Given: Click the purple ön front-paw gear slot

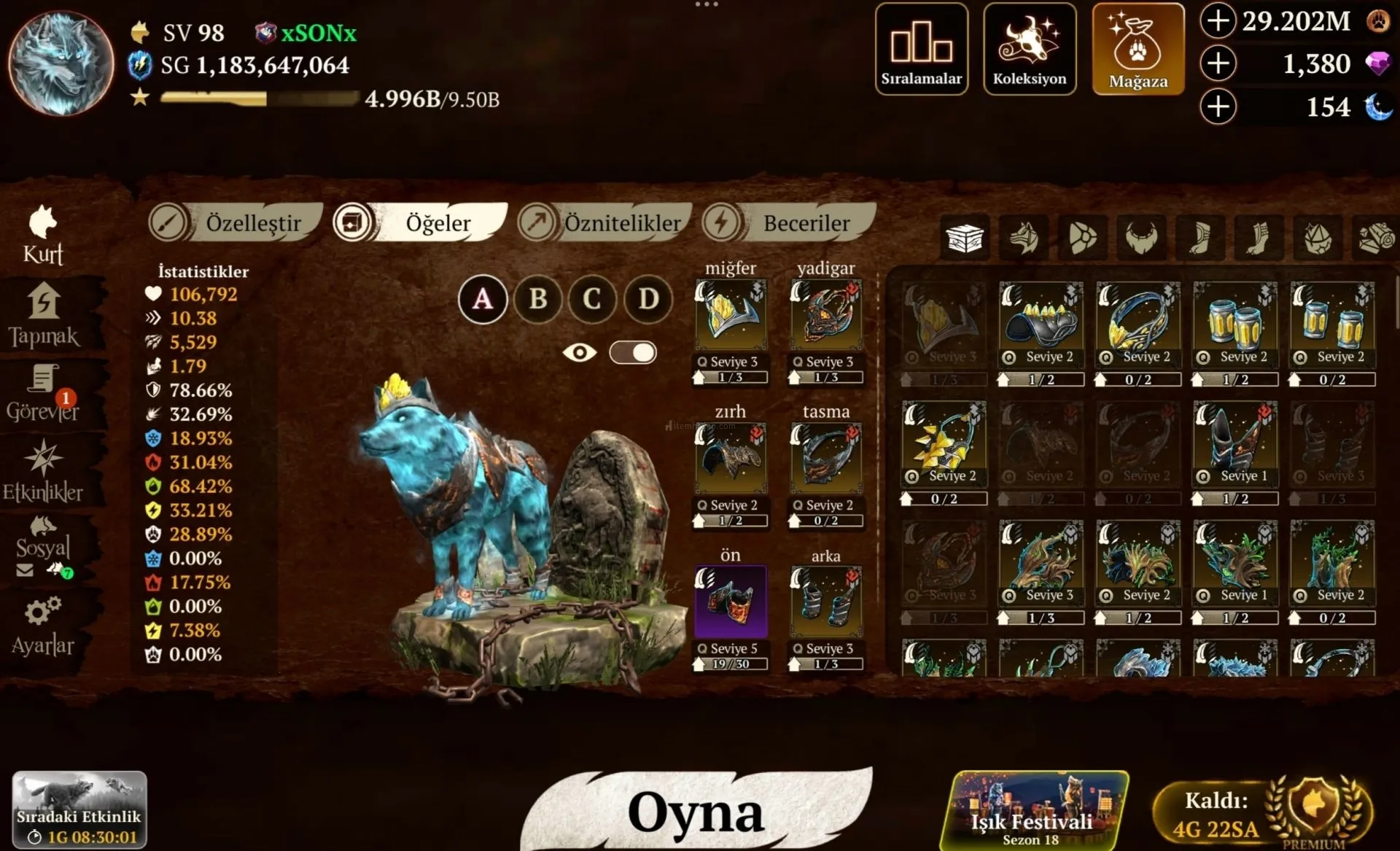Looking at the screenshot, I should [x=731, y=602].
